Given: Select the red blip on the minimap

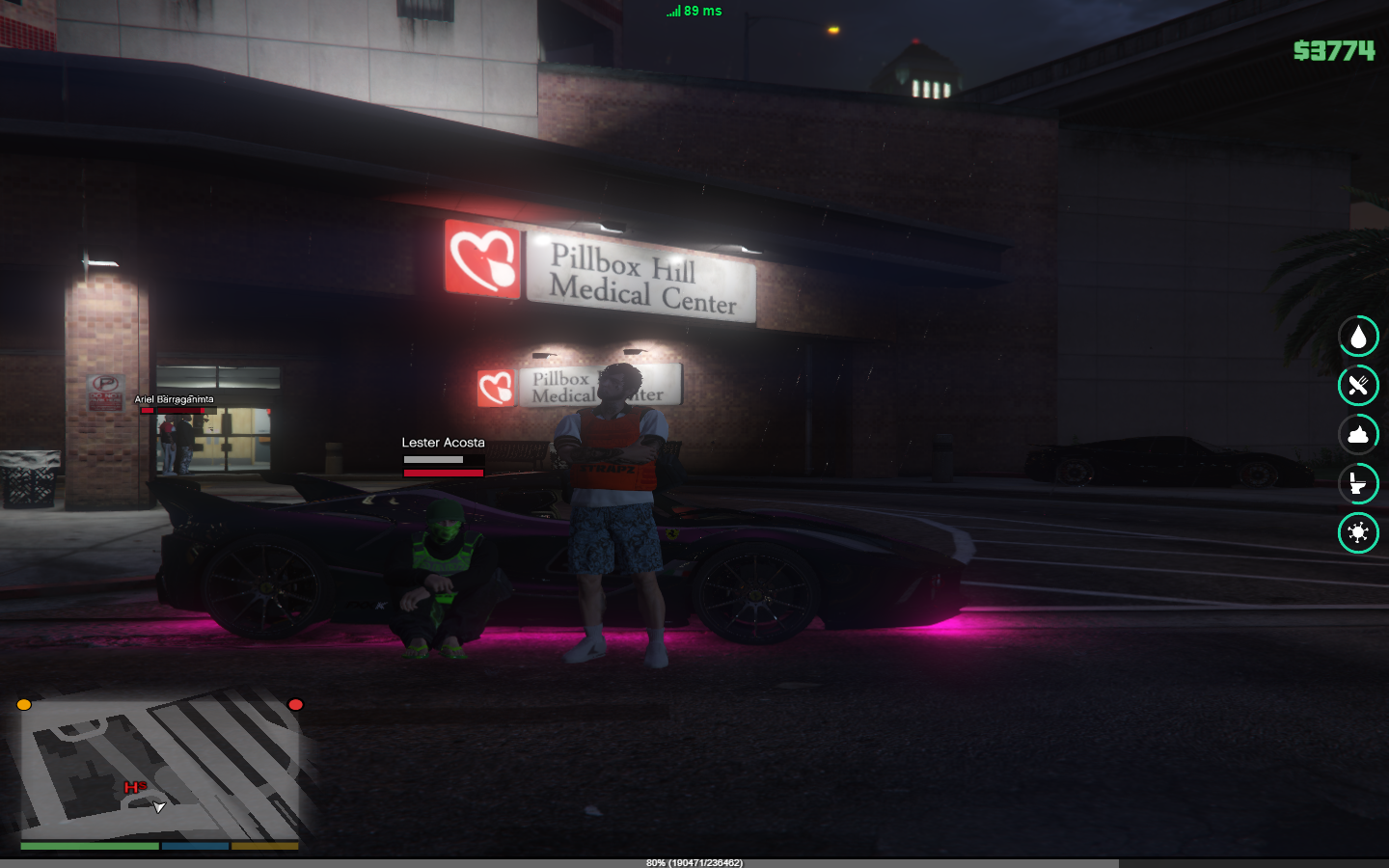Looking at the screenshot, I should coord(296,705).
